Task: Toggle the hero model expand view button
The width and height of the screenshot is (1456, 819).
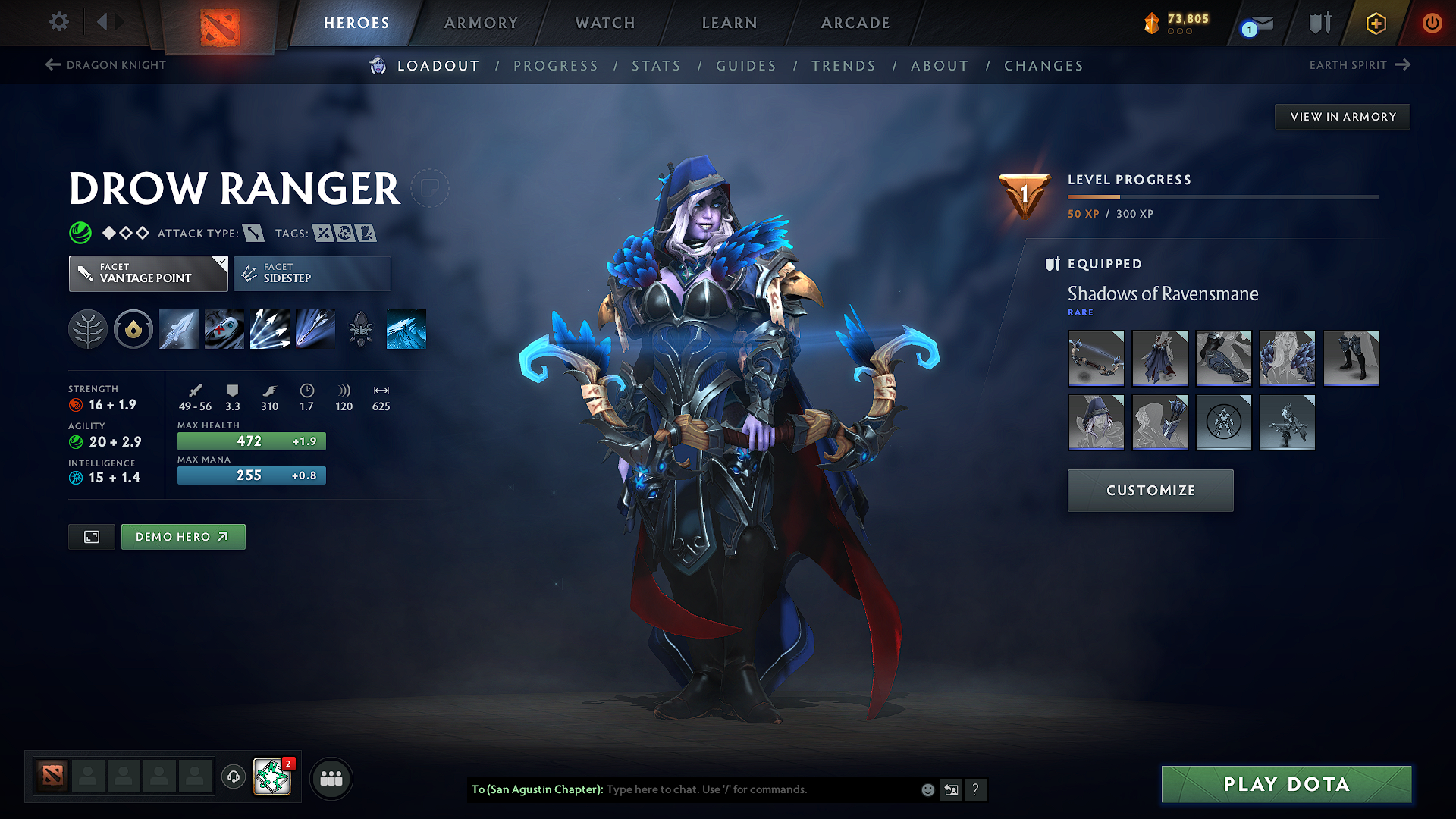Action: click(91, 536)
